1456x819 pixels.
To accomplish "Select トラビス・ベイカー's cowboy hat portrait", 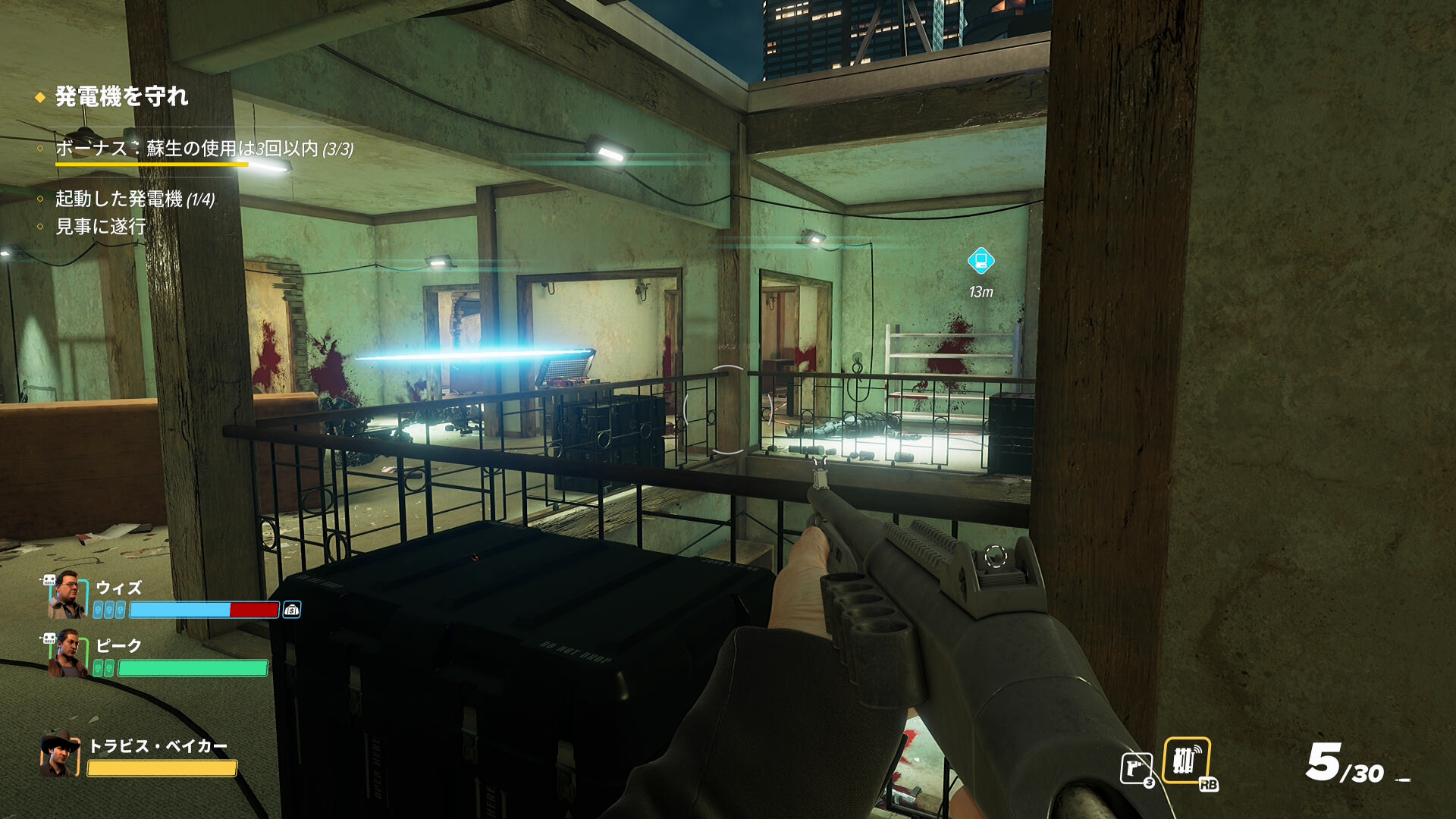I will (x=60, y=754).
